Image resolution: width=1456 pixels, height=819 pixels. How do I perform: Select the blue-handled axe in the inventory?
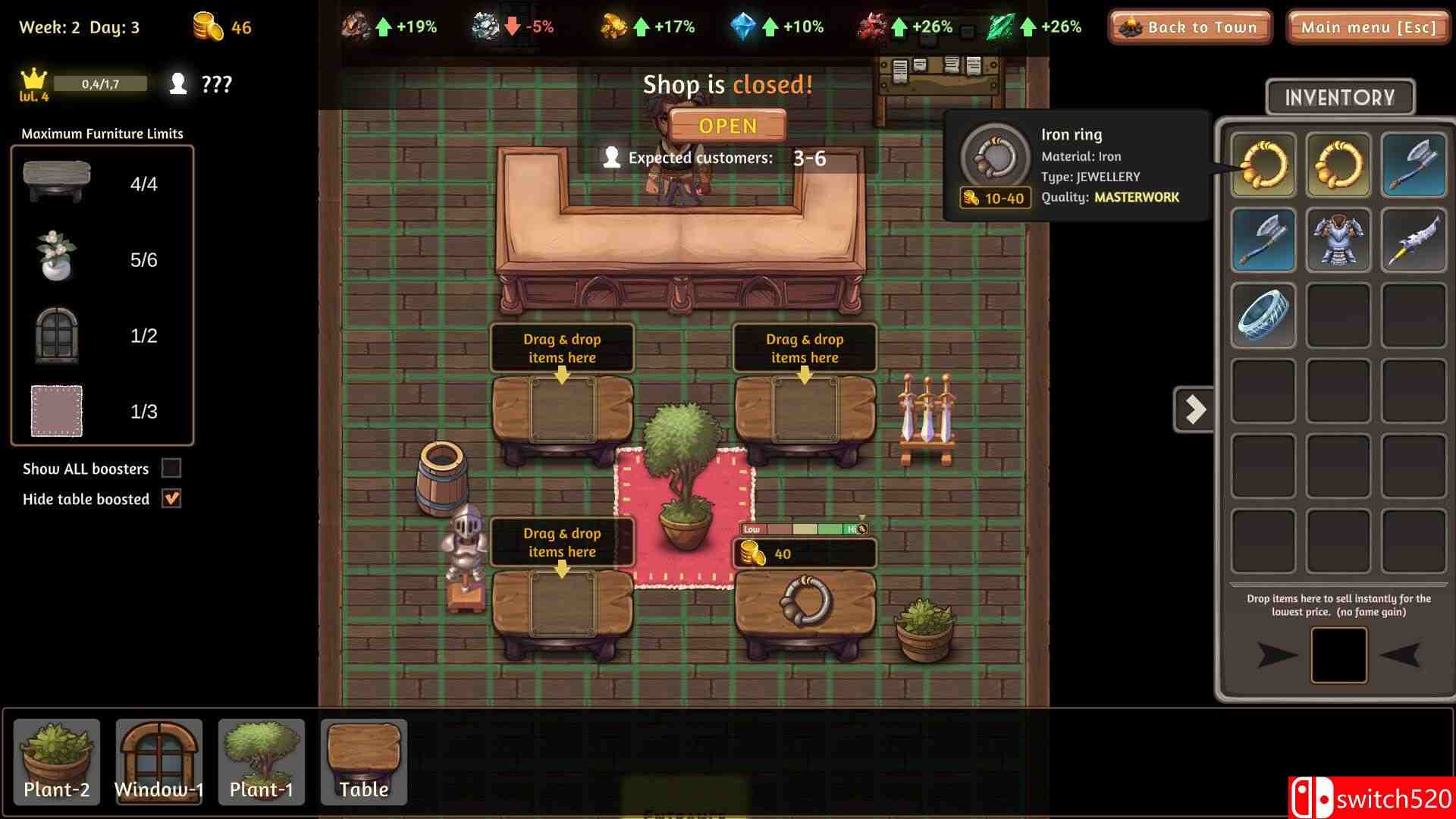click(1262, 240)
